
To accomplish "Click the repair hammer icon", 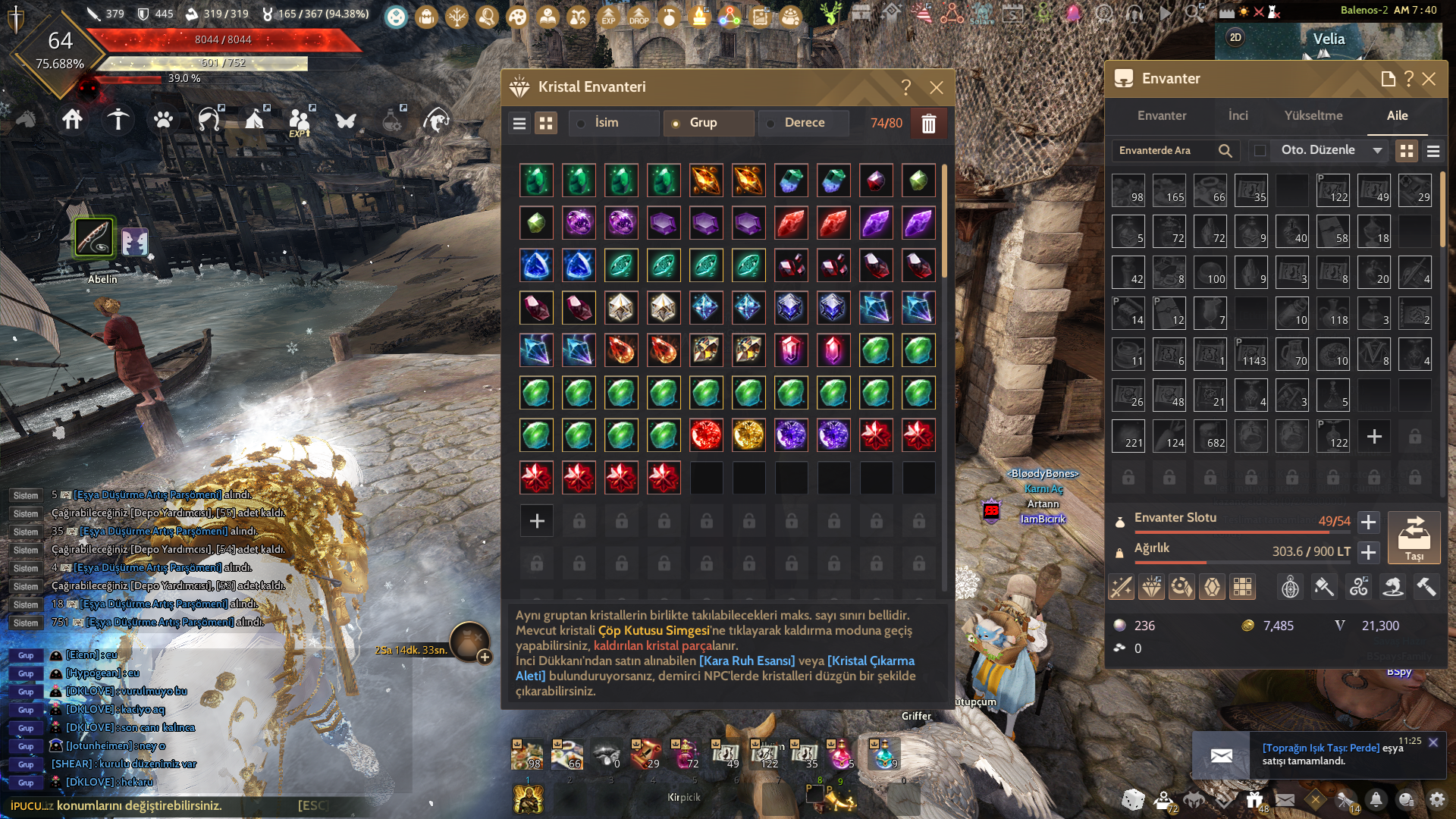I will point(1426,586).
